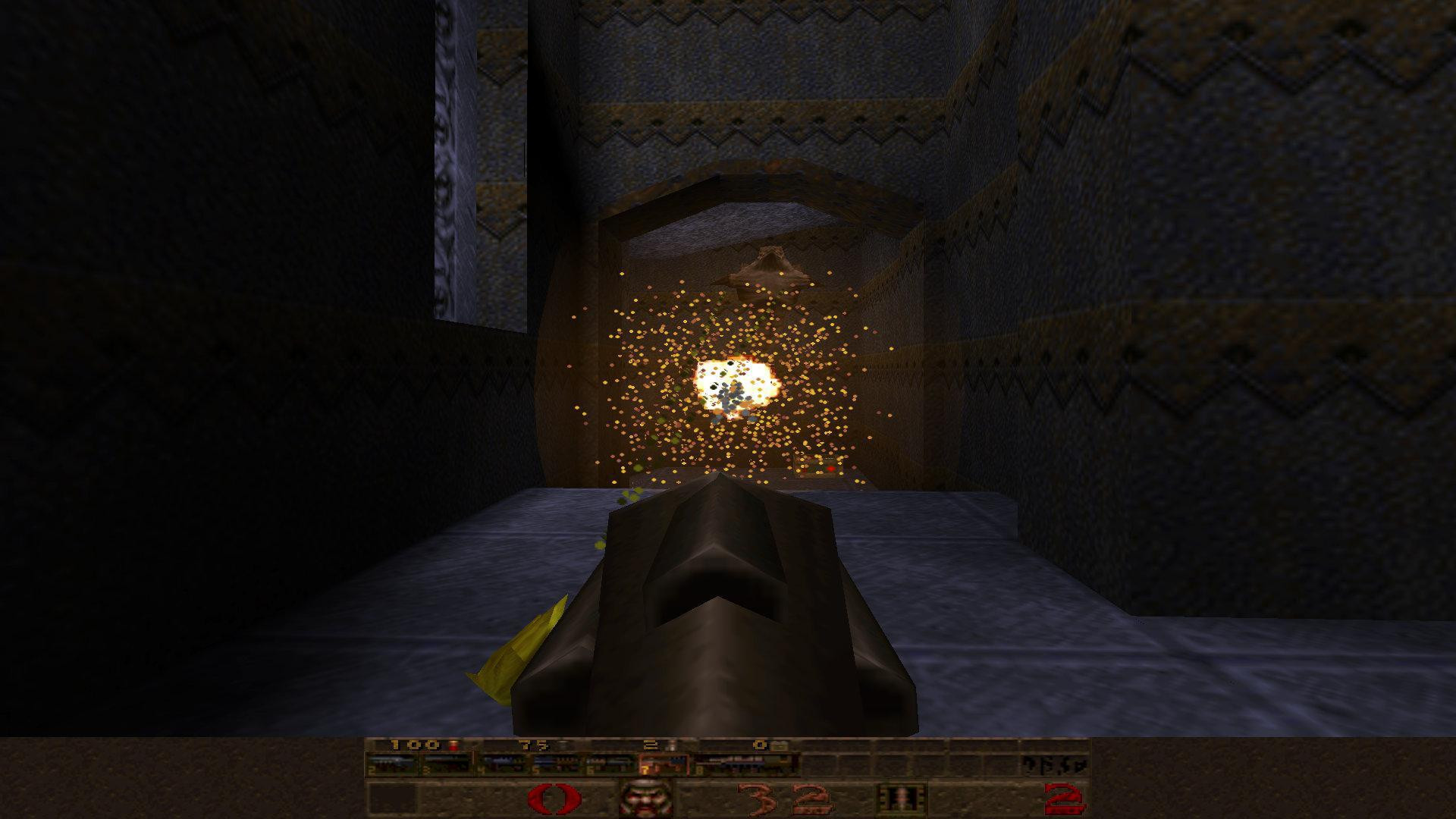This screenshot has width=1456, height=819.
Task: Select the super nailgun icon in slot 5
Action: [x=557, y=761]
